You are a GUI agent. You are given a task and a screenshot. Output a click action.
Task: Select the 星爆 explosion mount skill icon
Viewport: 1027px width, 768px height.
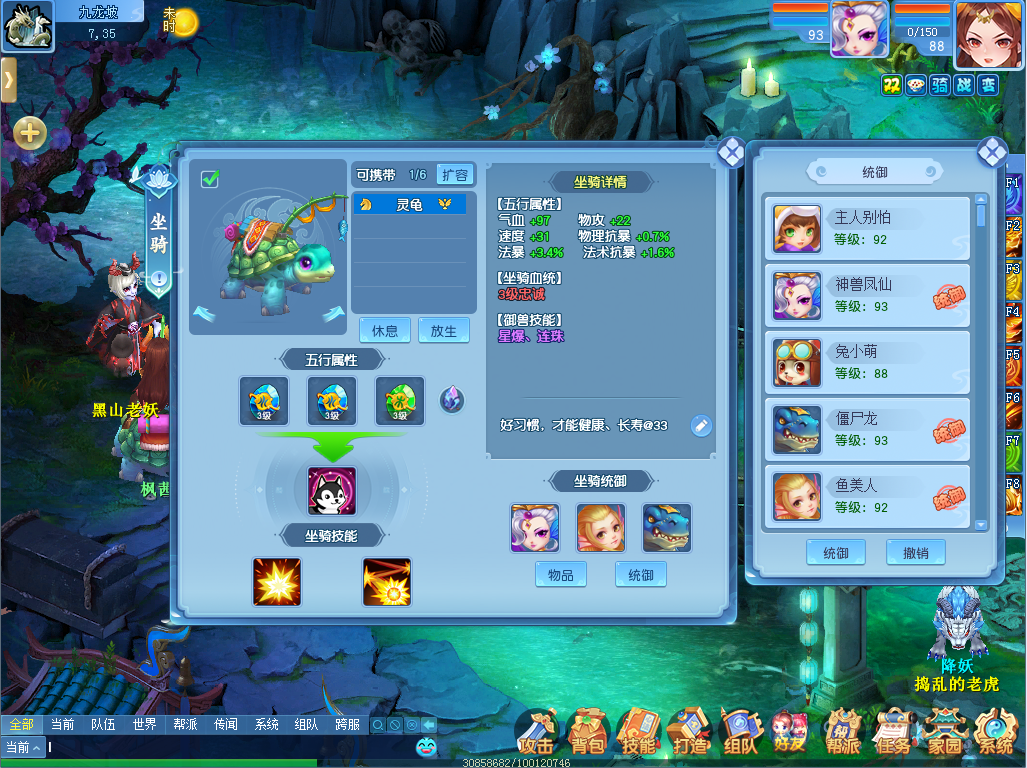[x=277, y=582]
